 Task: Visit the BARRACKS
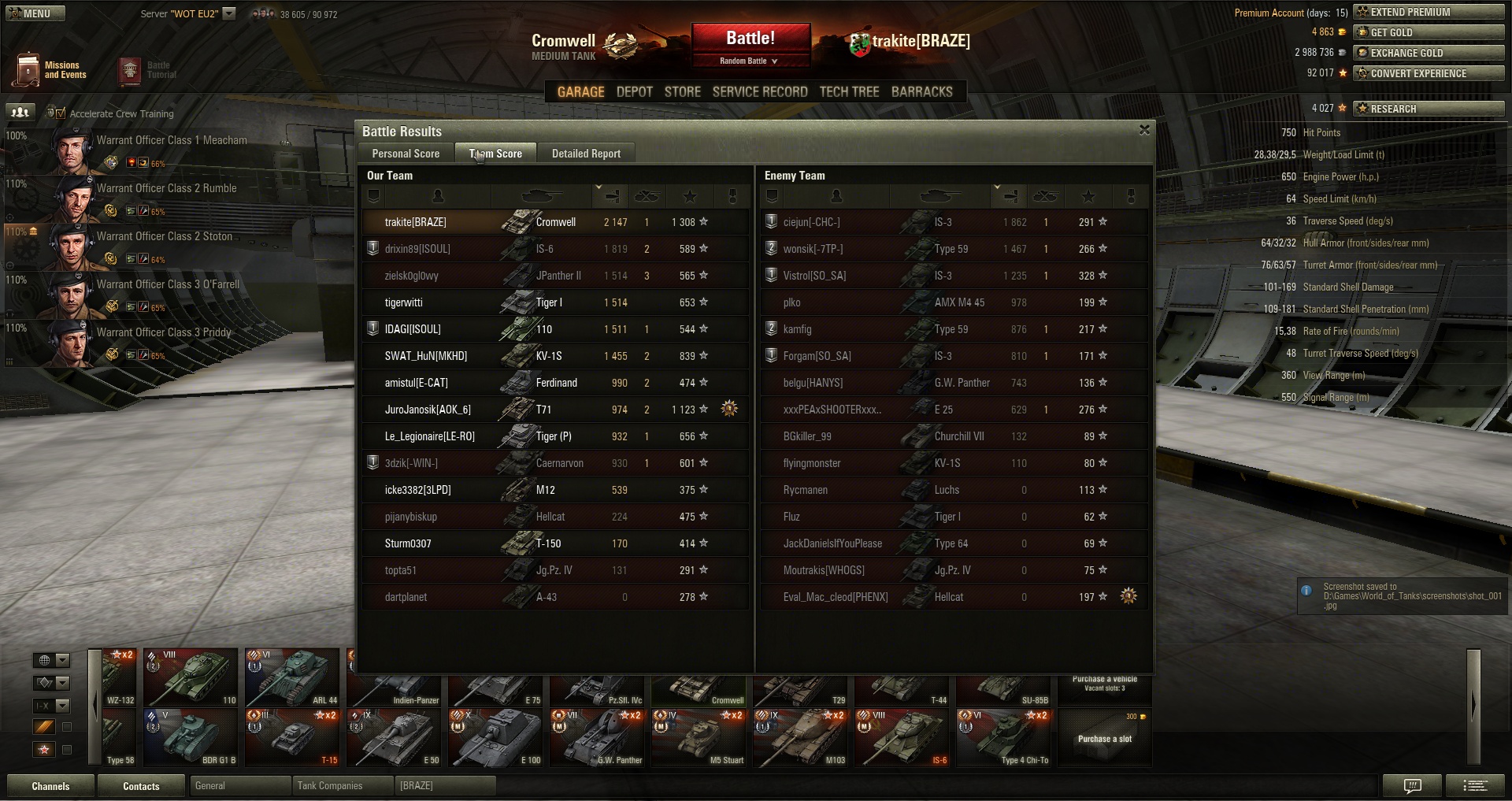coord(921,92)
